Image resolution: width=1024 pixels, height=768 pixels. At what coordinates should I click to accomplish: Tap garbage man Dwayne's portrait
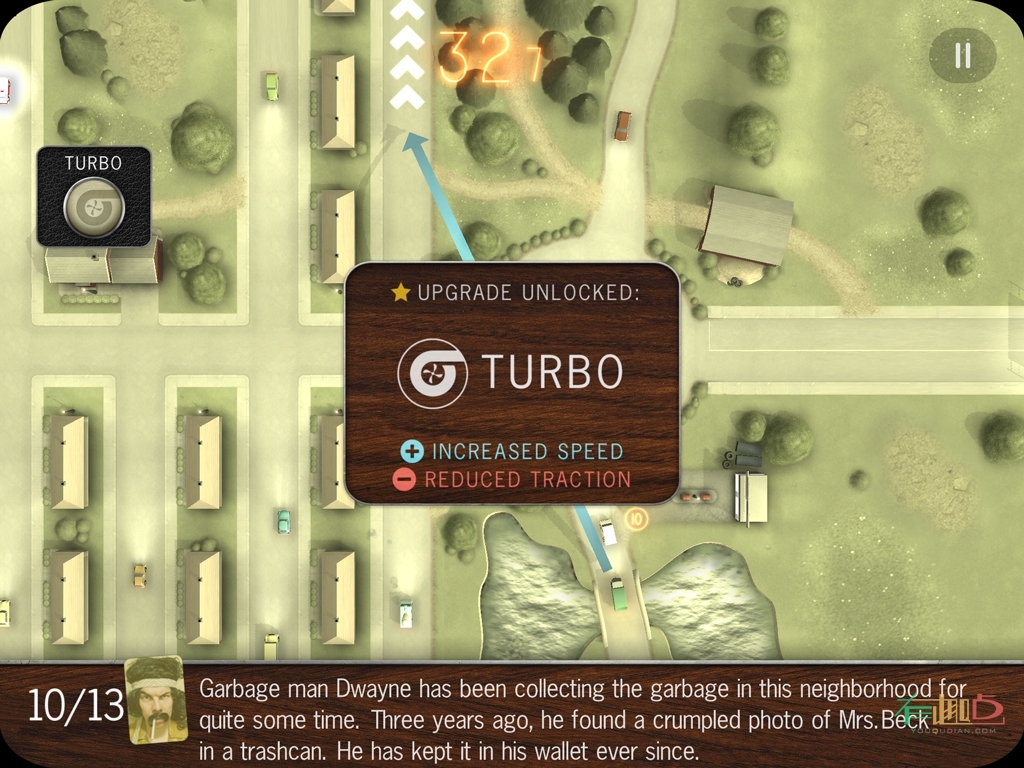(155, 700)
